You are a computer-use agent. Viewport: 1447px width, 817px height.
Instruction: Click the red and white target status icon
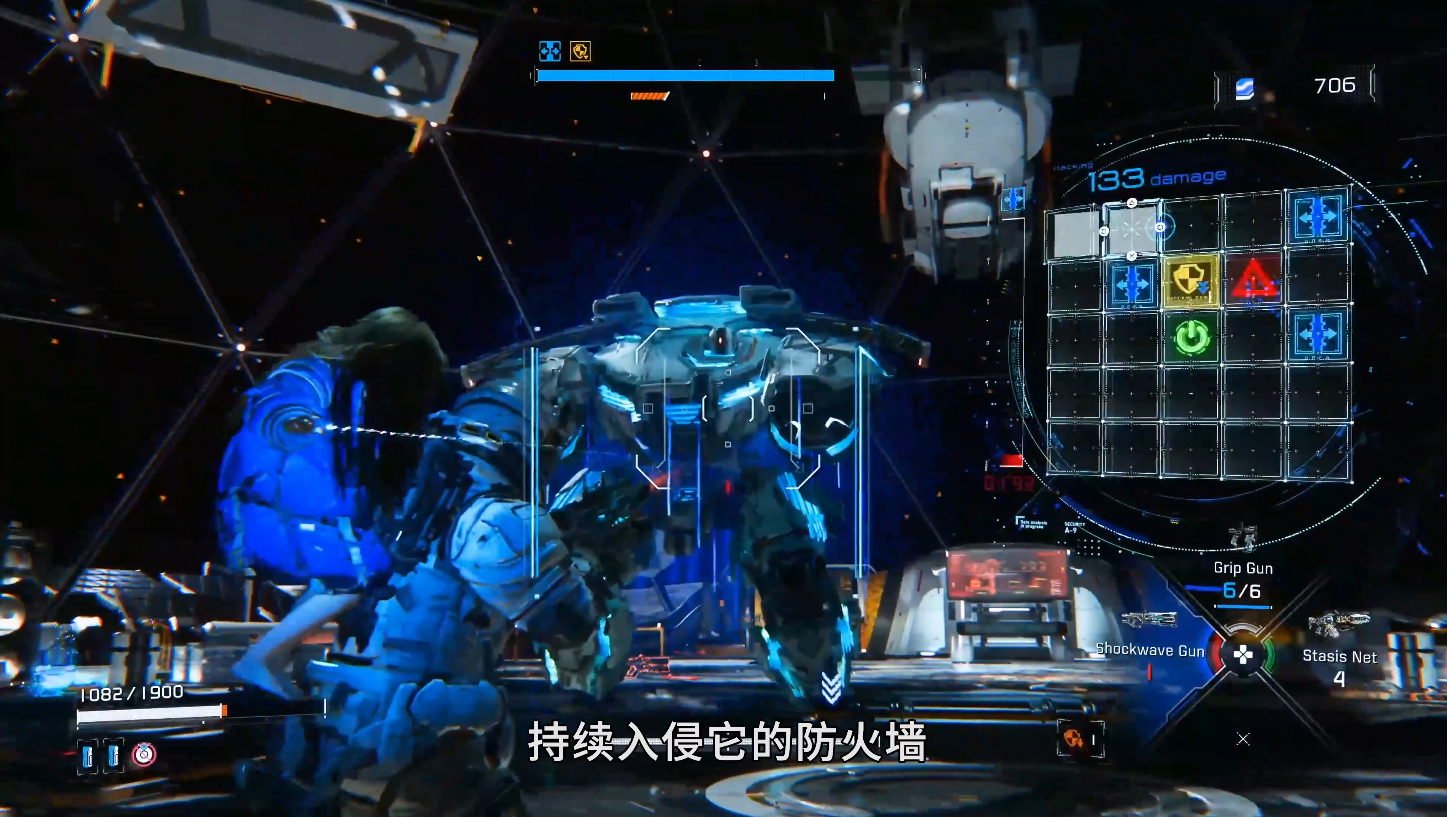pos(144,755)
